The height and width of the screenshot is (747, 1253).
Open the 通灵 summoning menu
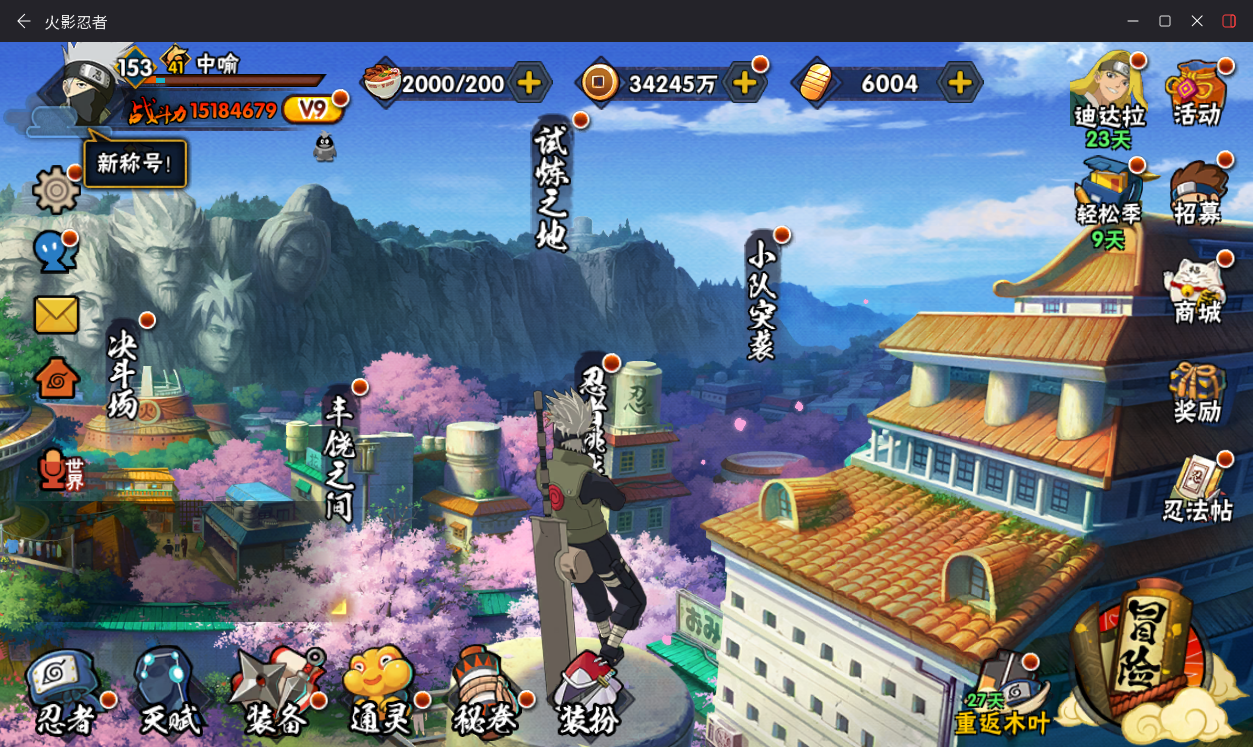(x=380, y=692)
